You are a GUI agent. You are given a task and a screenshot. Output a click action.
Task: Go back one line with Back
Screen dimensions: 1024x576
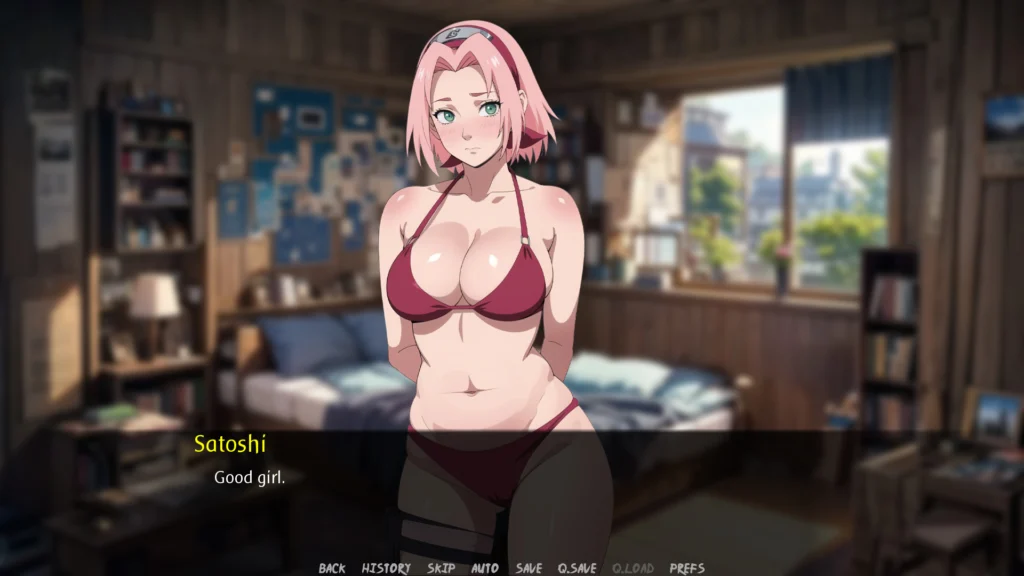tap(332, 568)
